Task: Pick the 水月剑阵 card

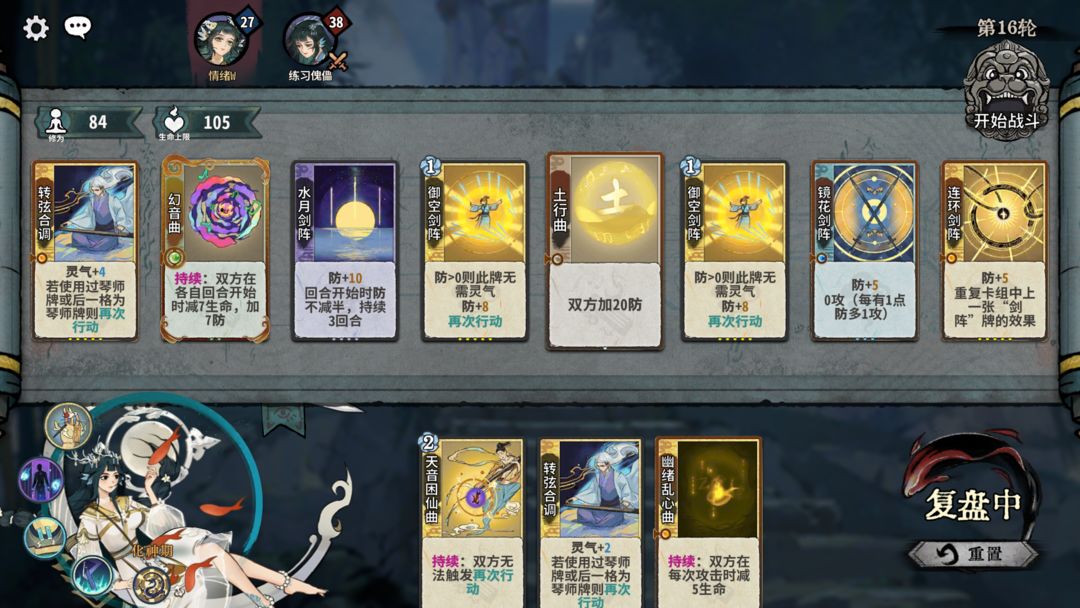Action: pos(345,251)
